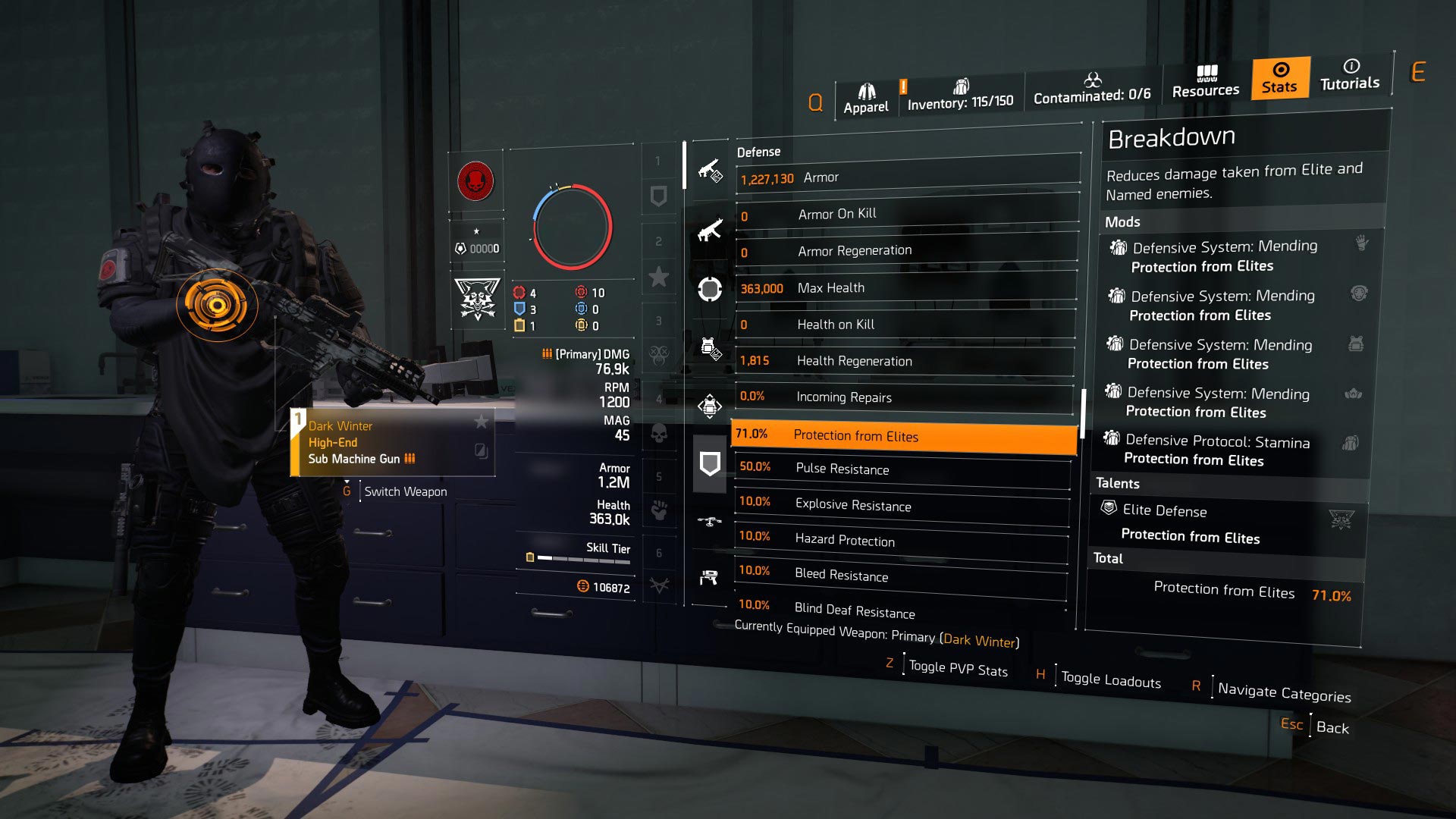
Task: Switch to the Inventory tab
Action: click(960, 96)
